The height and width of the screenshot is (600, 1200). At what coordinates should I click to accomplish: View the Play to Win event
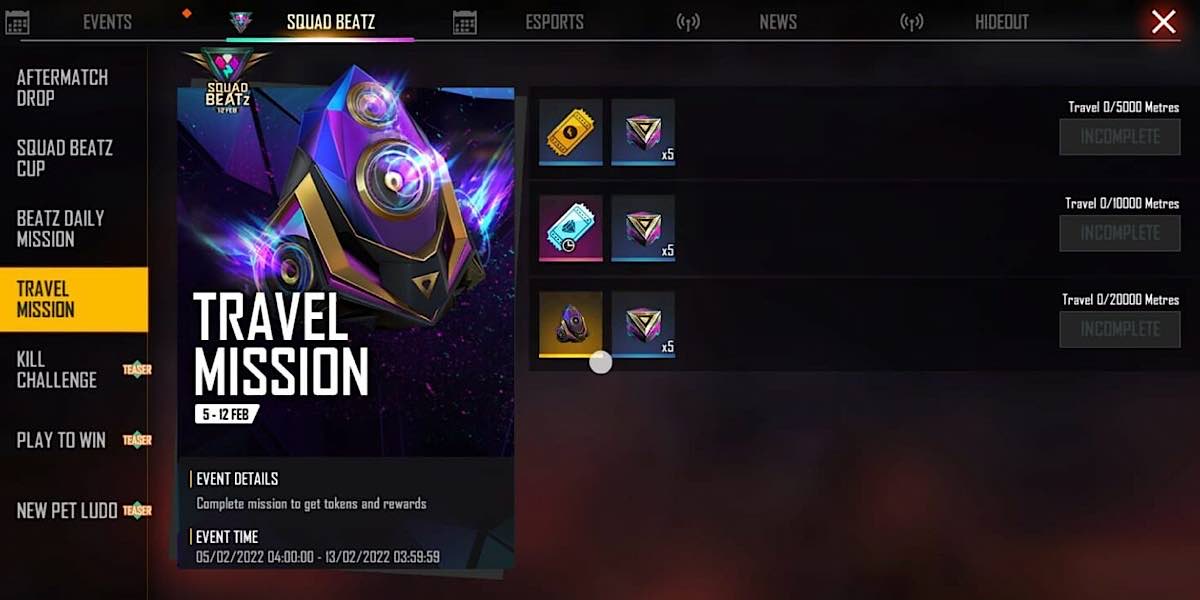pyautogui.click(x=61, y=440)
